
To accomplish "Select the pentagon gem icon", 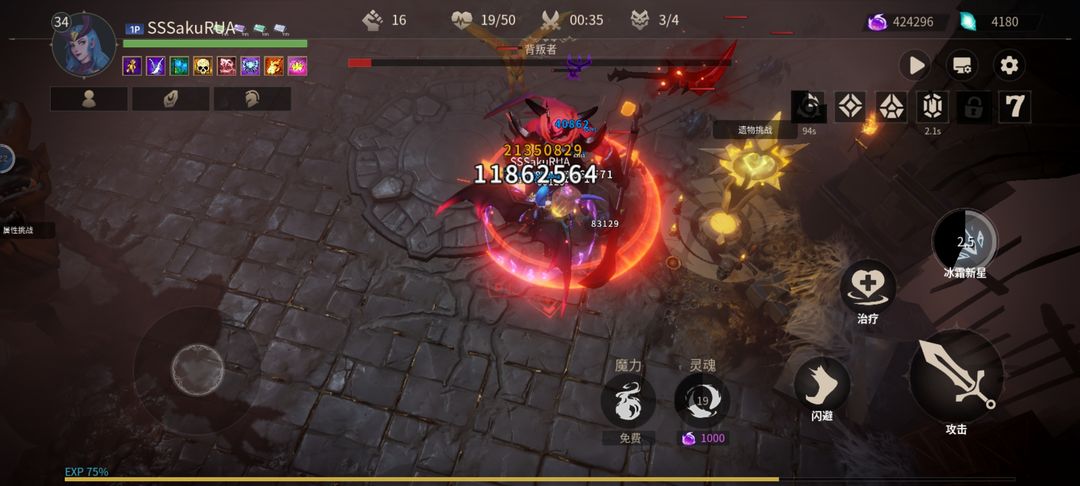I will click(x=891, y=107).
